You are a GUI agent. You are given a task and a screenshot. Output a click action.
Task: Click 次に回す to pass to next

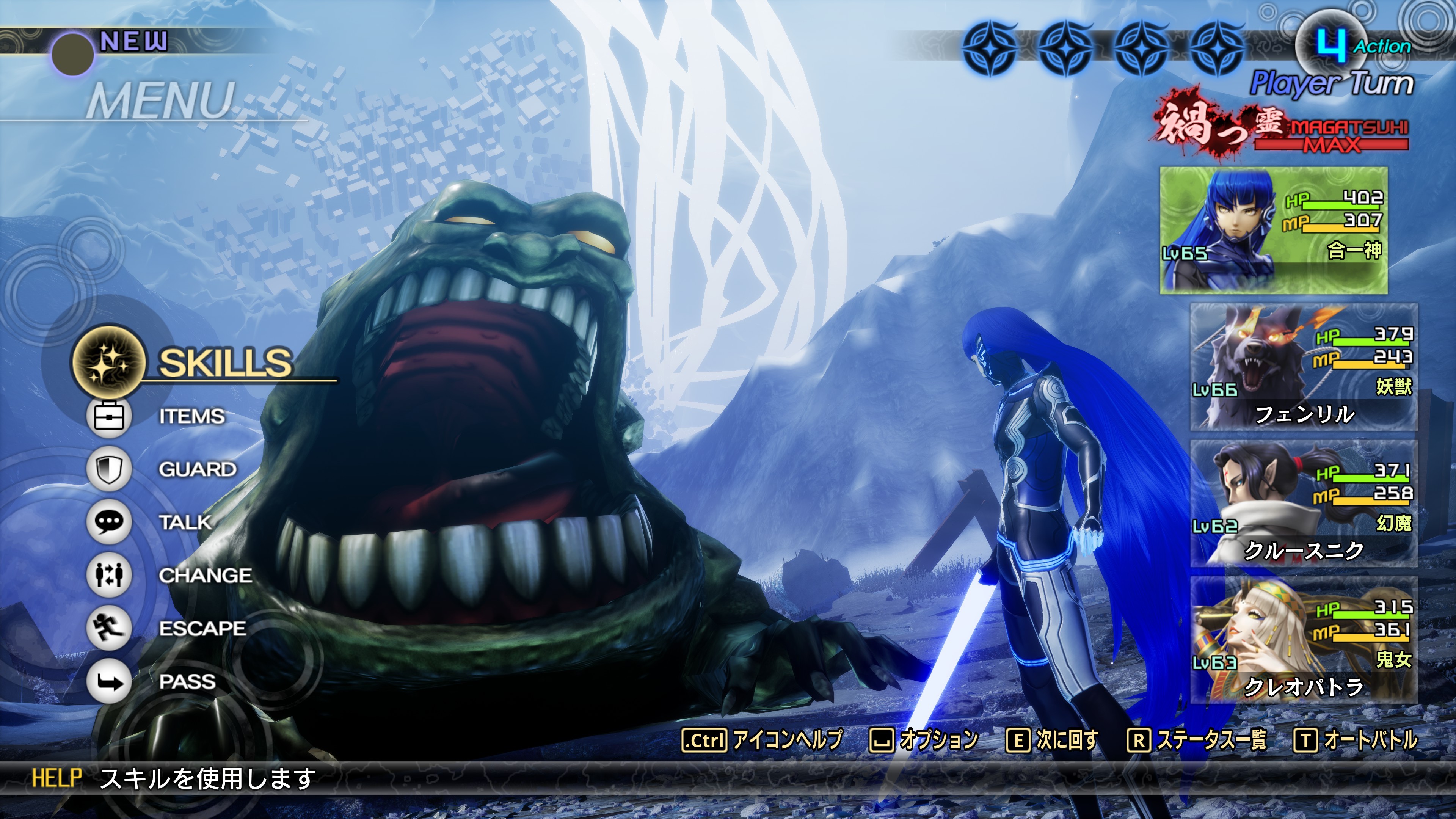click(x=1053, y=740)
